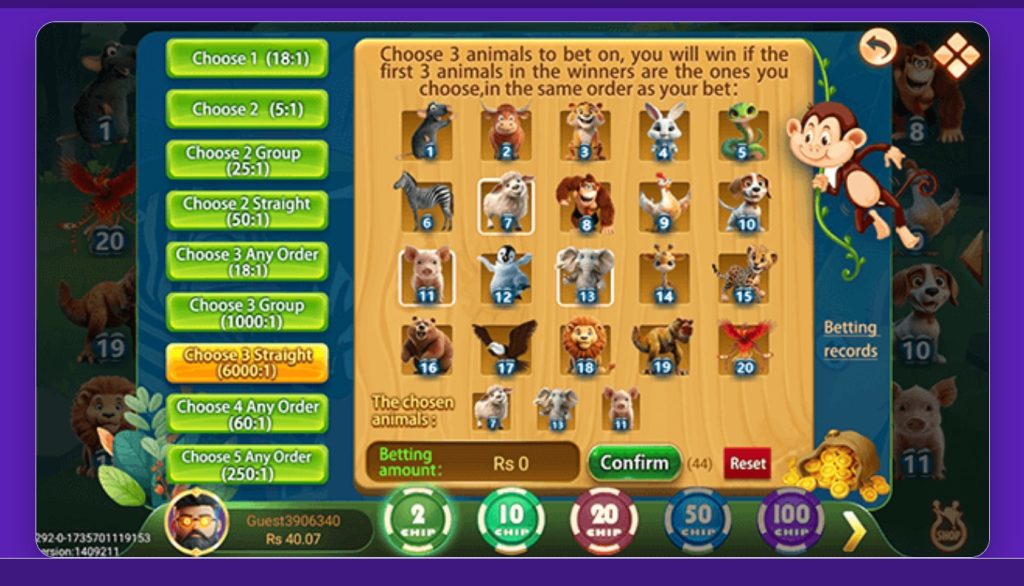Pick the Choose 2 Straight (50:1) option

247,211
